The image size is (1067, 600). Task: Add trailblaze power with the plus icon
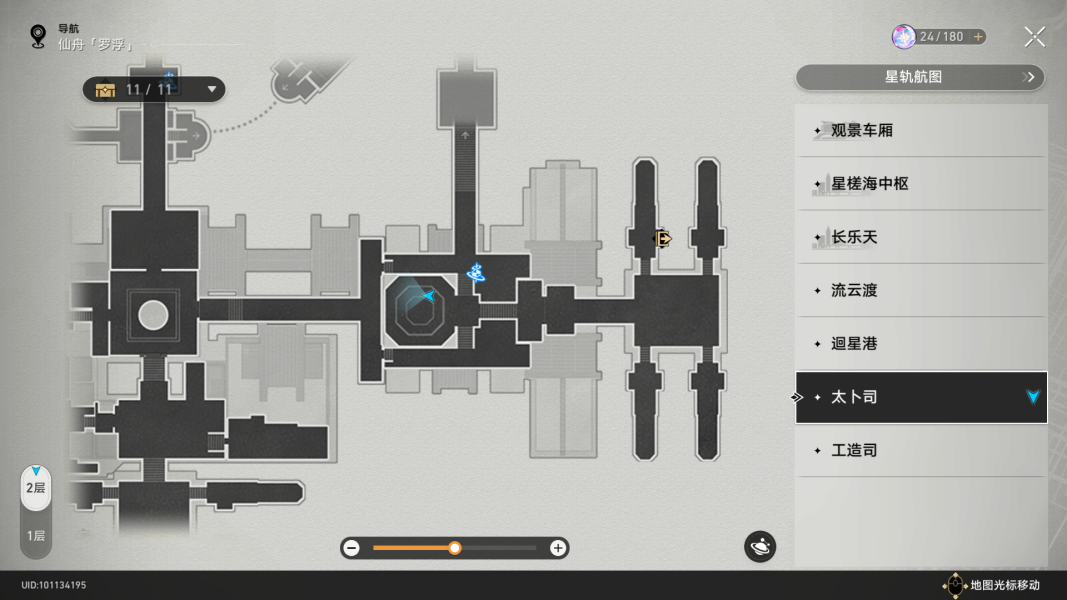click(978, 37)
